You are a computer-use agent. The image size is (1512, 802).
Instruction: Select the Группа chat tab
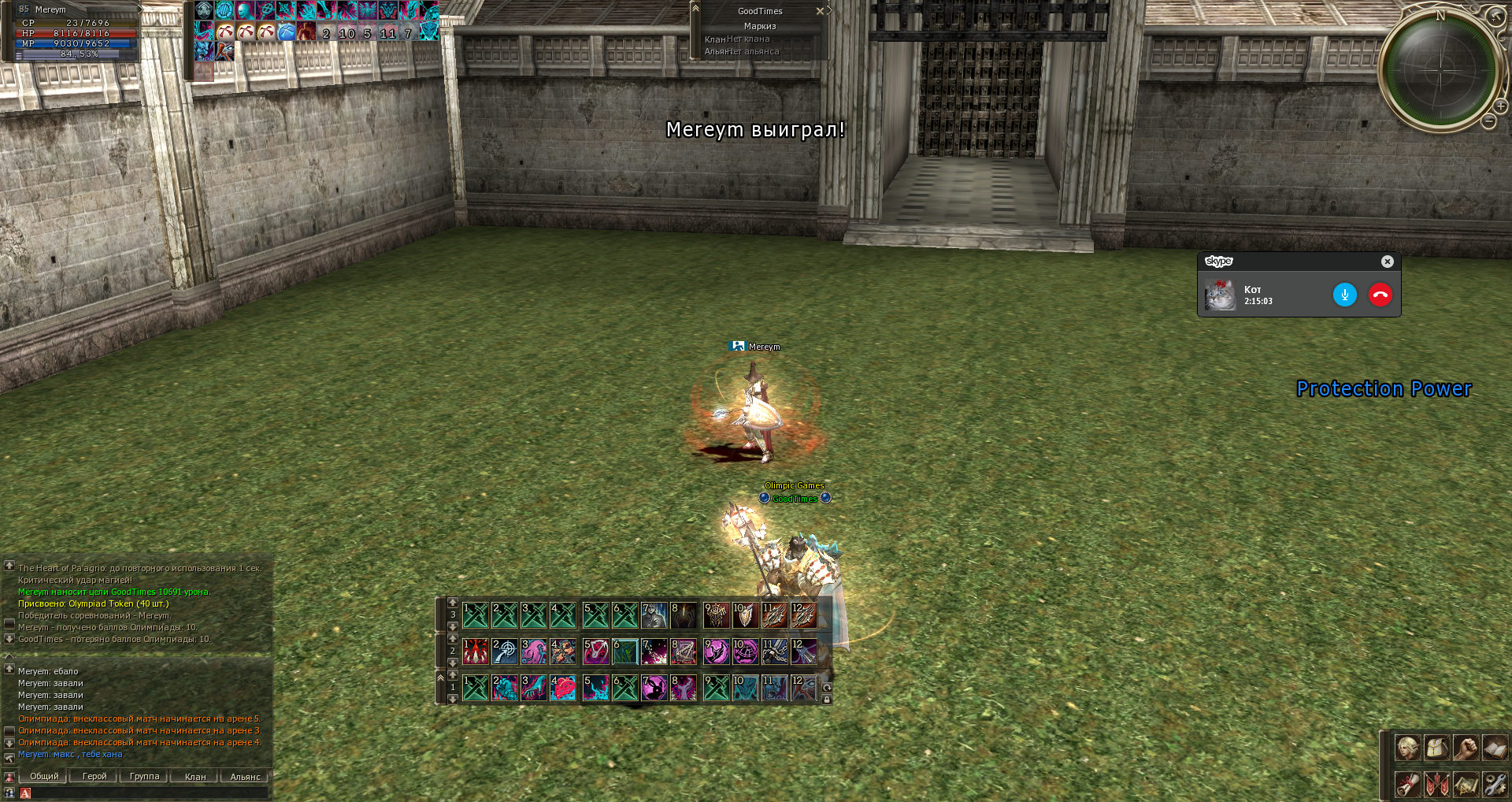point(144,776)
